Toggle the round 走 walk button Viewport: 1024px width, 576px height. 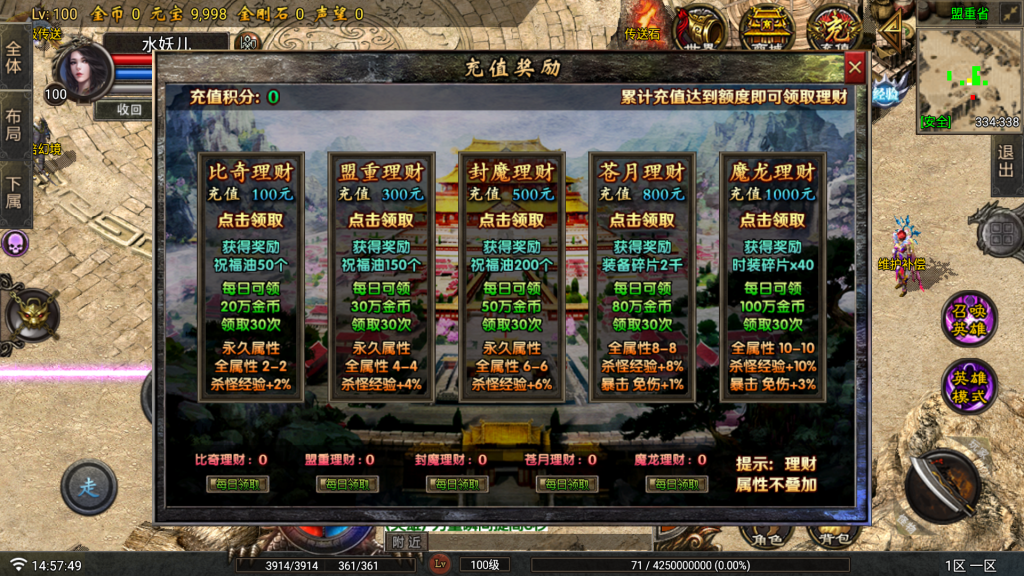88,487
